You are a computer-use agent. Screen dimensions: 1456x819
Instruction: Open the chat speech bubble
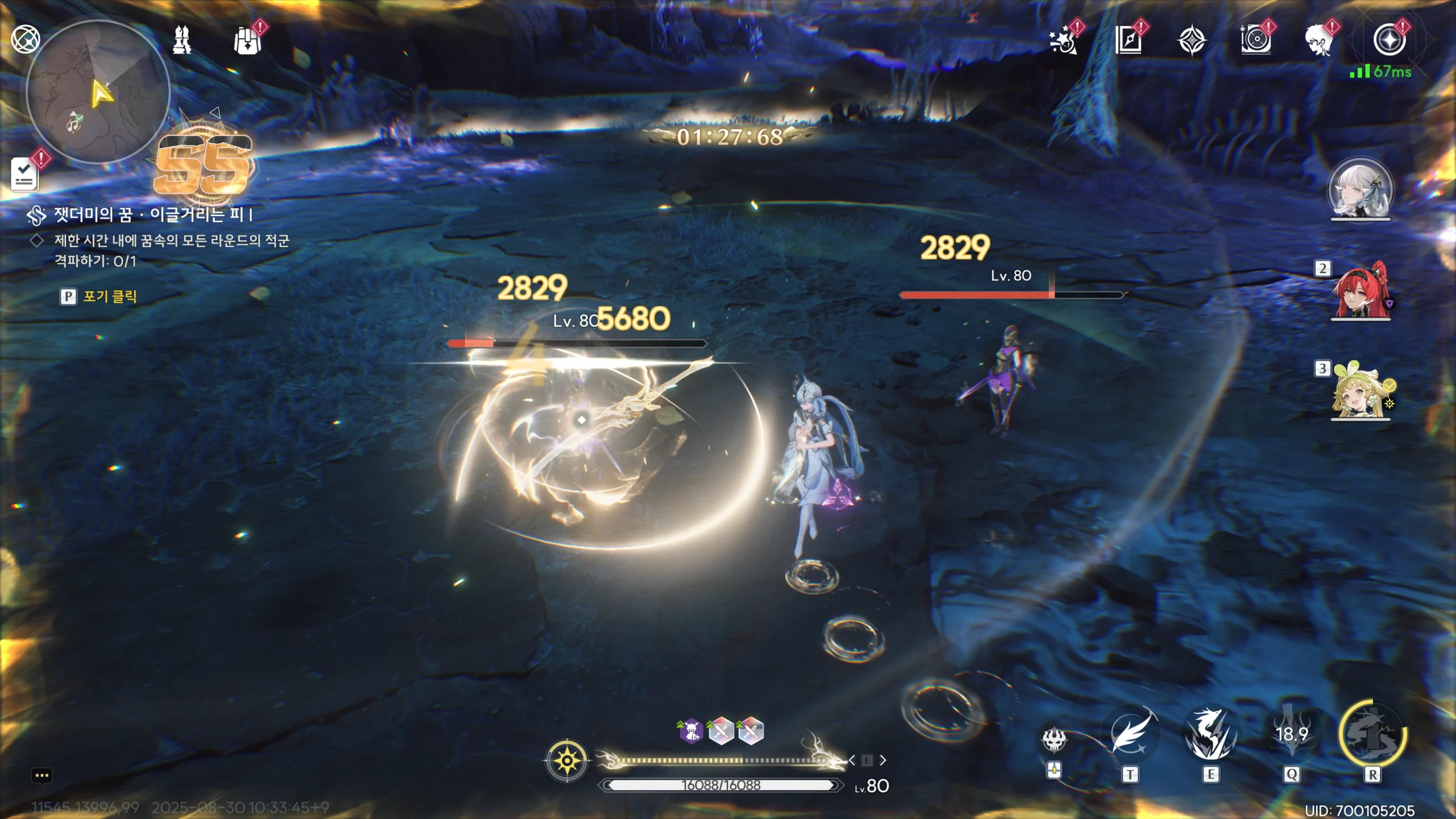click(x=42, y=776)
